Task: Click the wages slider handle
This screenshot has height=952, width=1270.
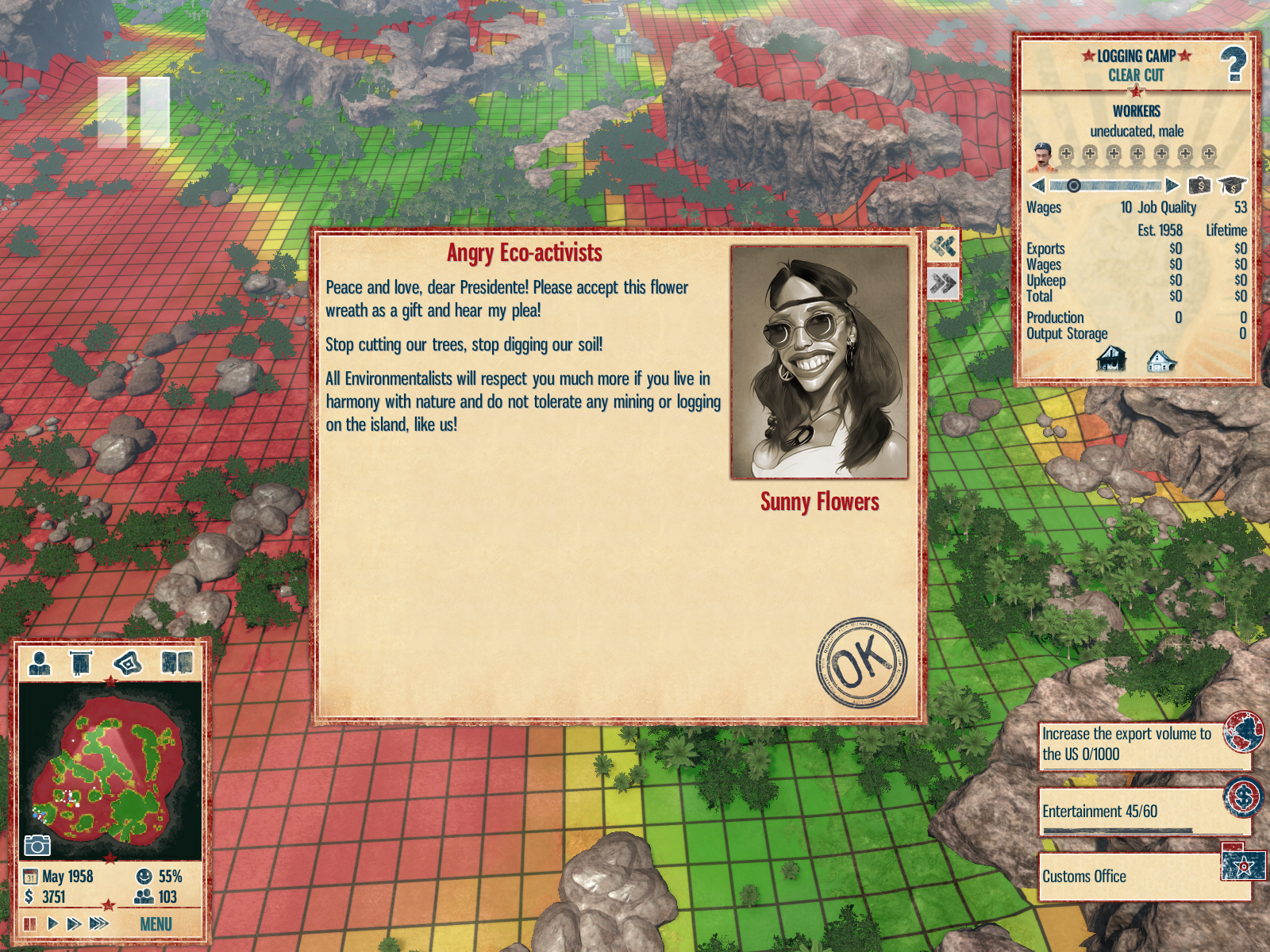Action: (x=1073, y=186)
